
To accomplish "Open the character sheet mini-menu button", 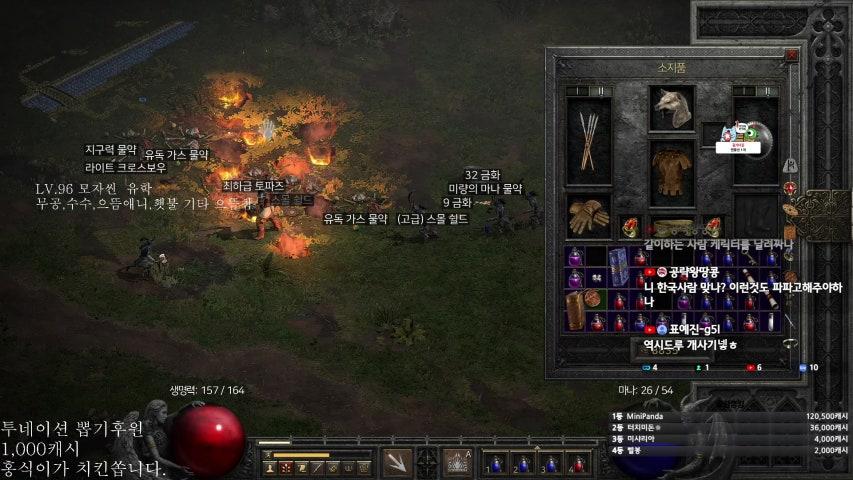I will pyautogui.click(x=427, y=463).
